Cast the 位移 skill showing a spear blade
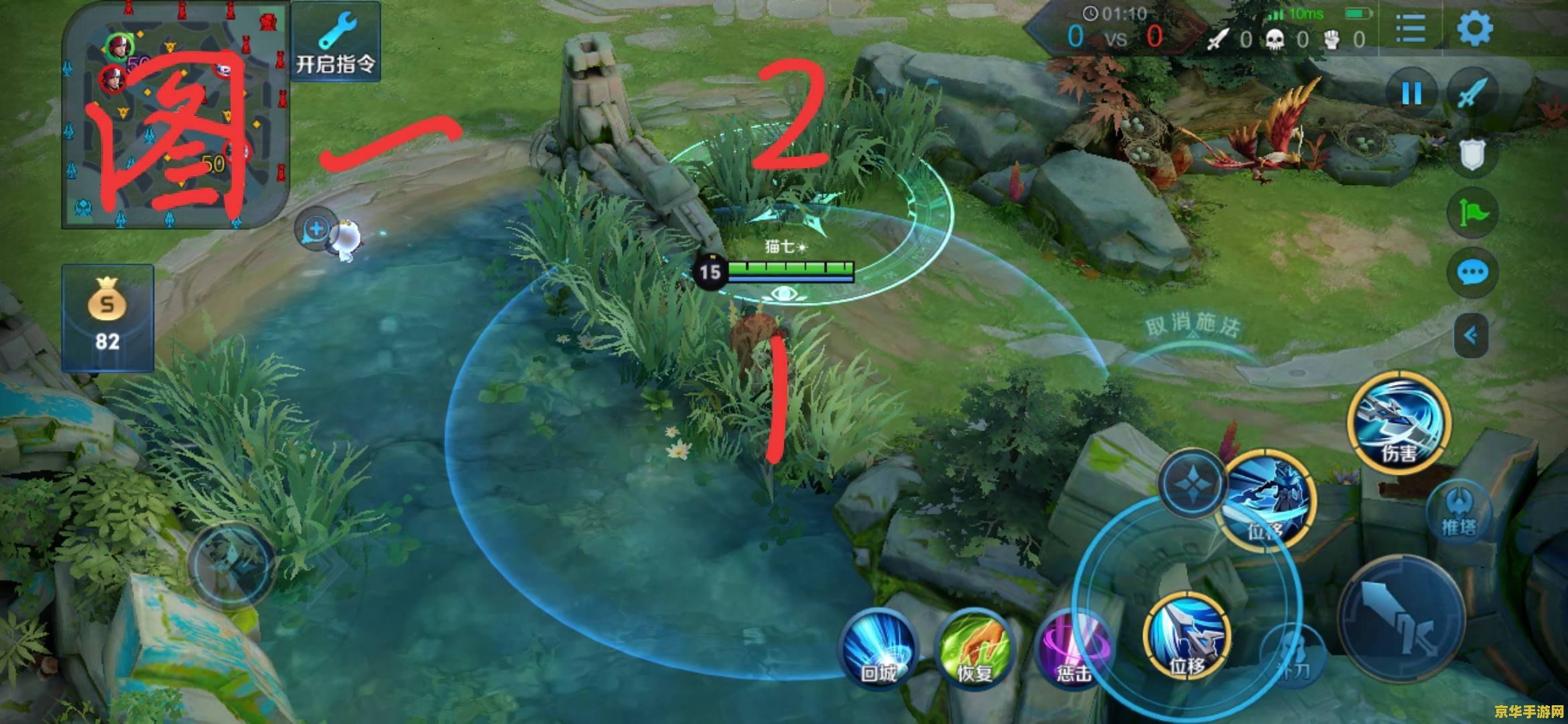This screenshot has width=1568, height=724. click(x=1188, y=636)
